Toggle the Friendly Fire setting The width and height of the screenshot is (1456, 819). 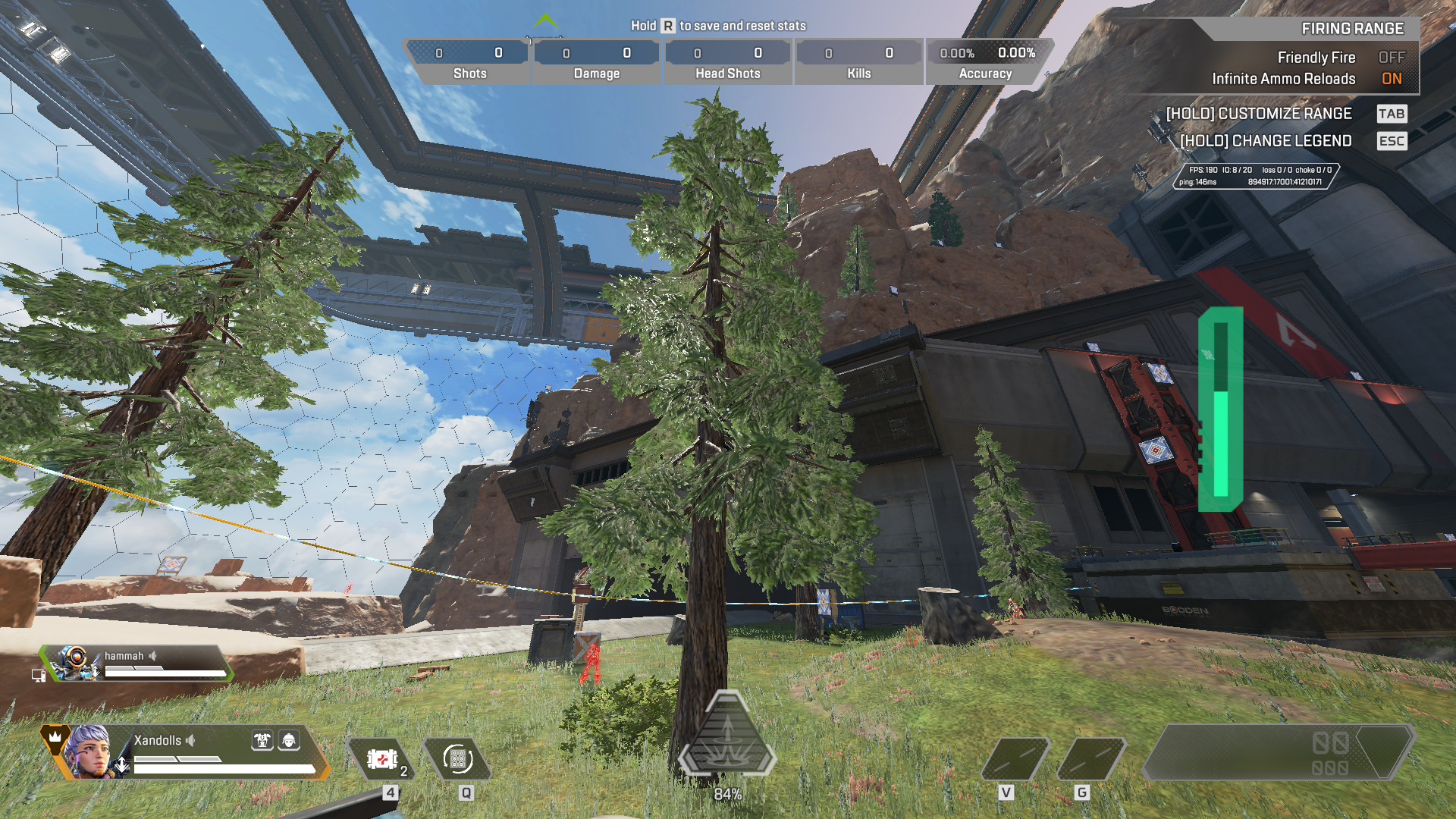pos(1391,58)
